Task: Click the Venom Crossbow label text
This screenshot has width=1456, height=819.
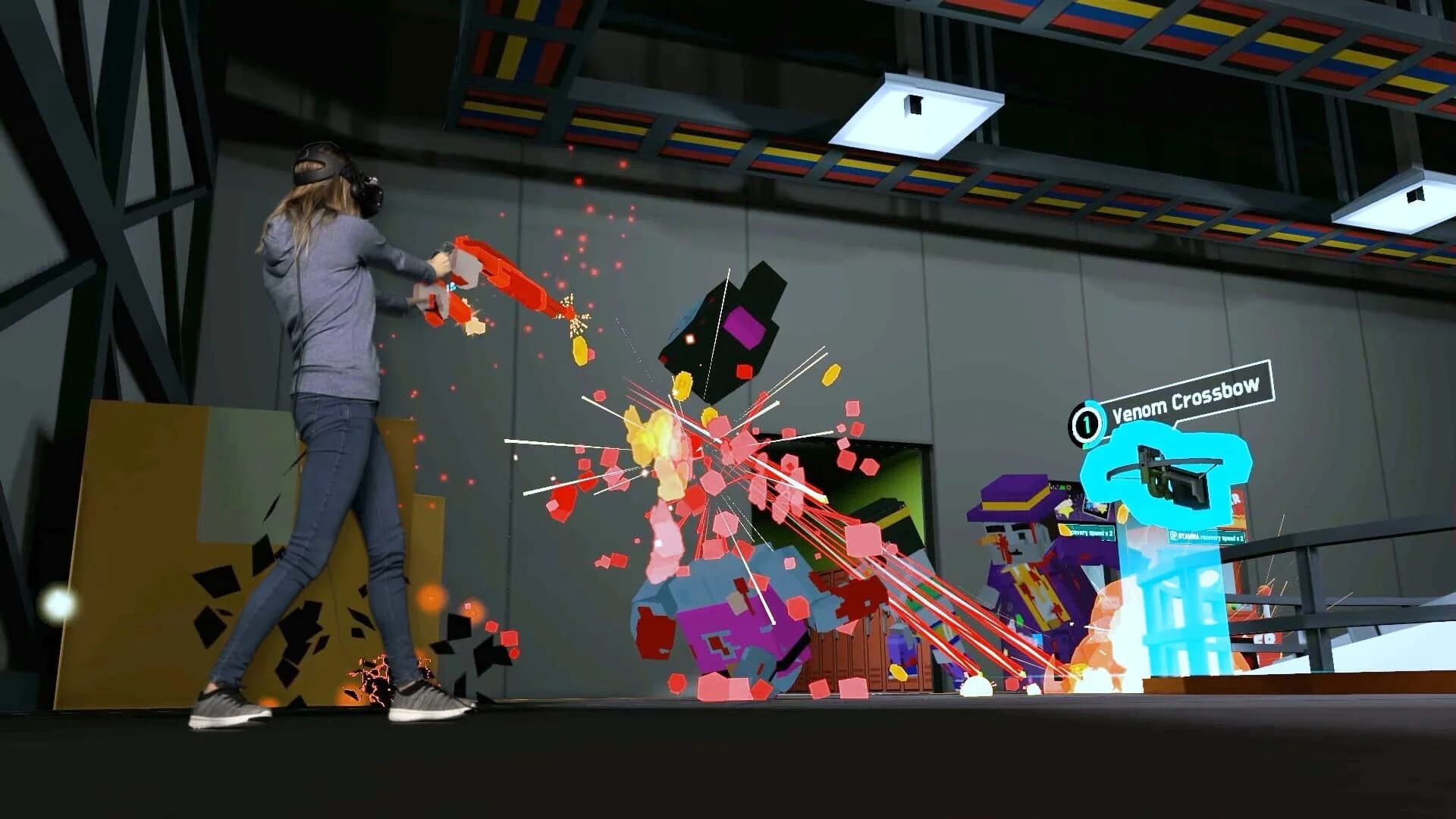Action: (x=1185, y=396)
